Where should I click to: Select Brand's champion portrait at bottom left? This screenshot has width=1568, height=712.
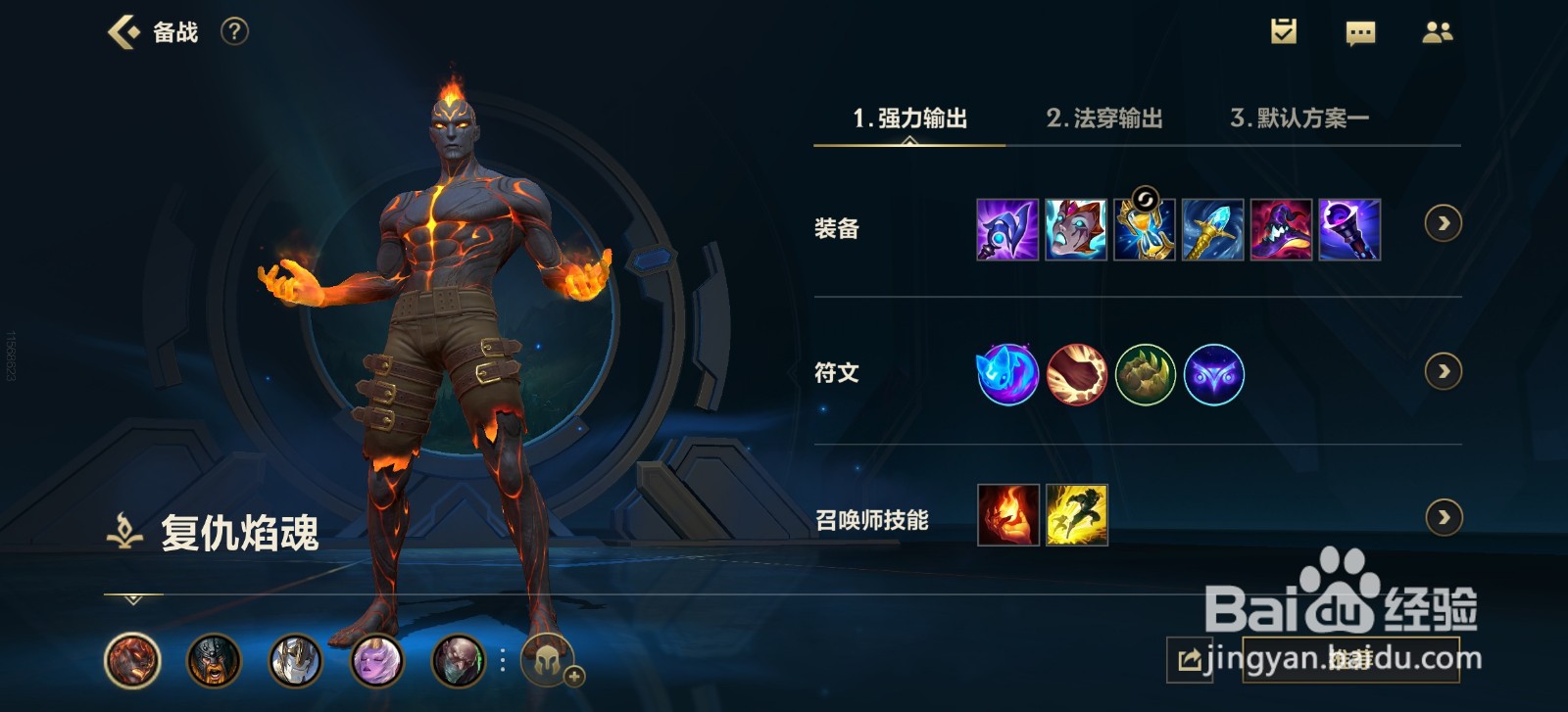click(133, 658)
